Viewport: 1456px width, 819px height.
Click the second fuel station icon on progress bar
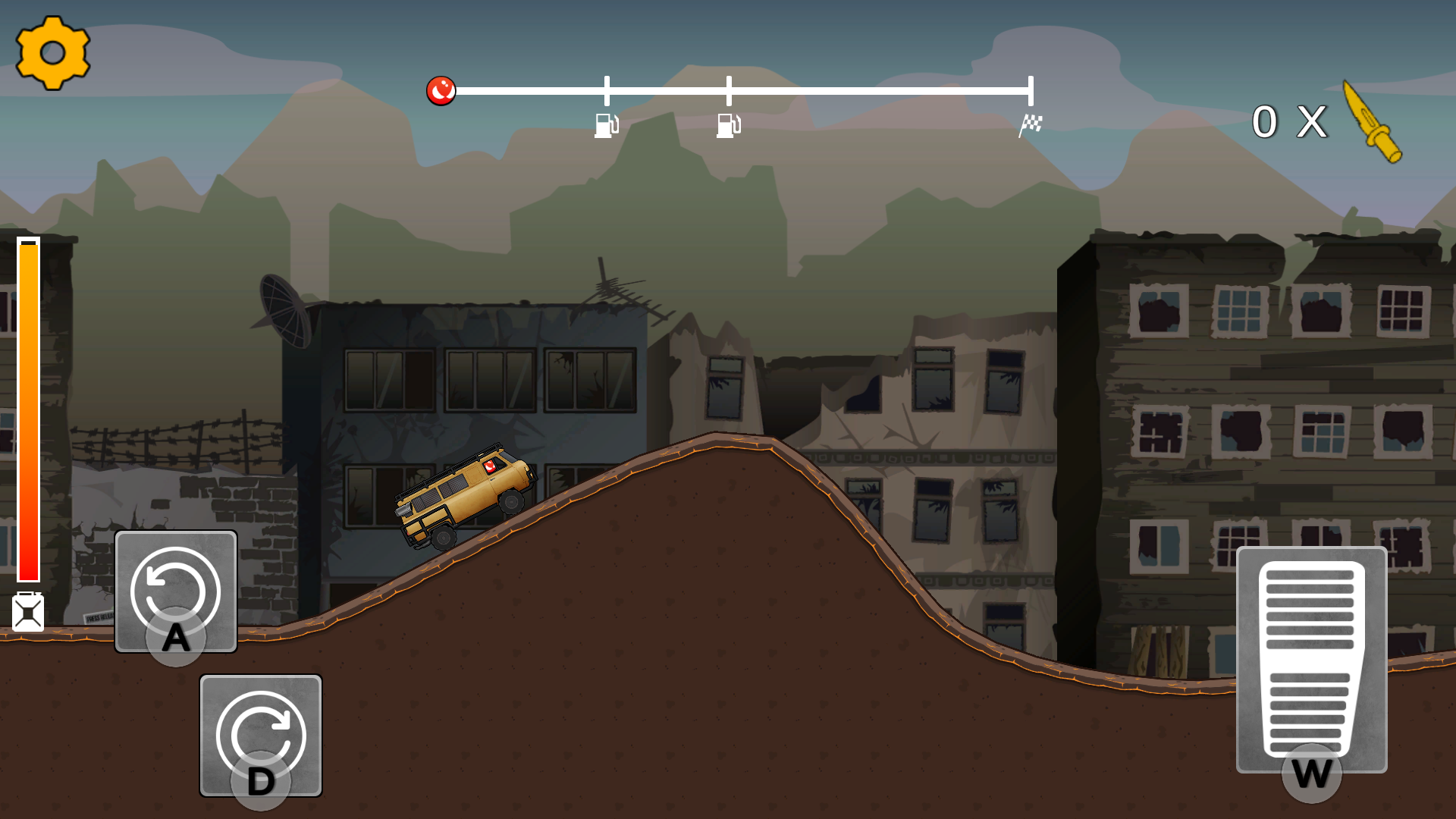click(727, 127)
